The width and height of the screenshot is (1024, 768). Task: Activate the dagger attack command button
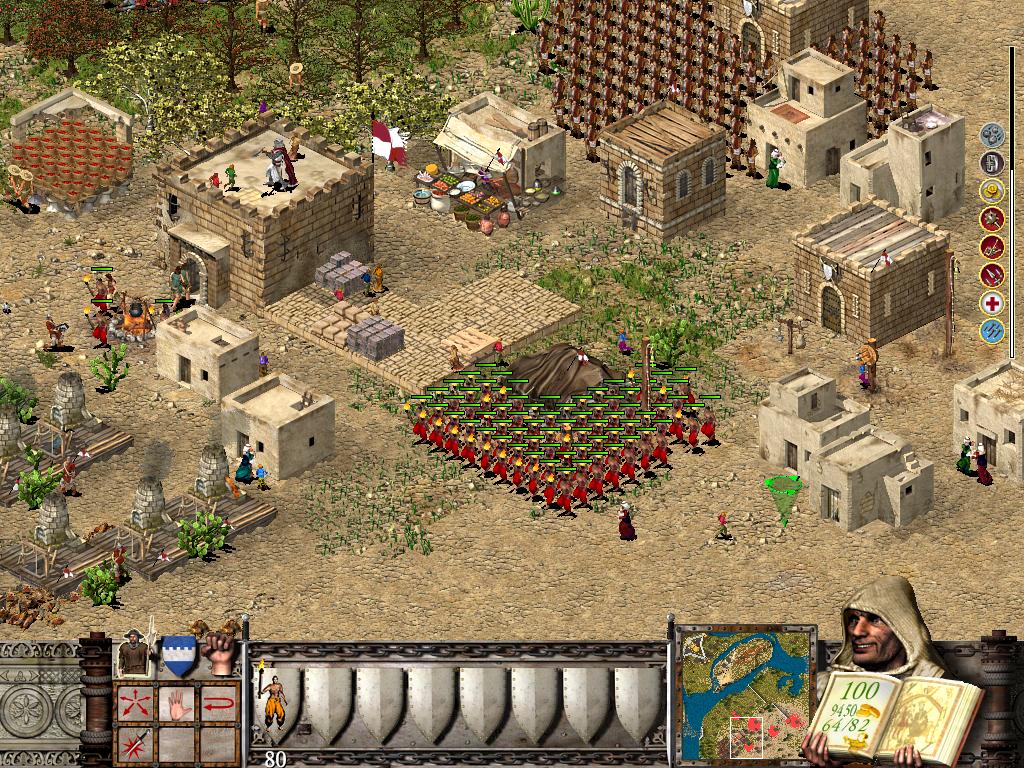click(133, 744)
